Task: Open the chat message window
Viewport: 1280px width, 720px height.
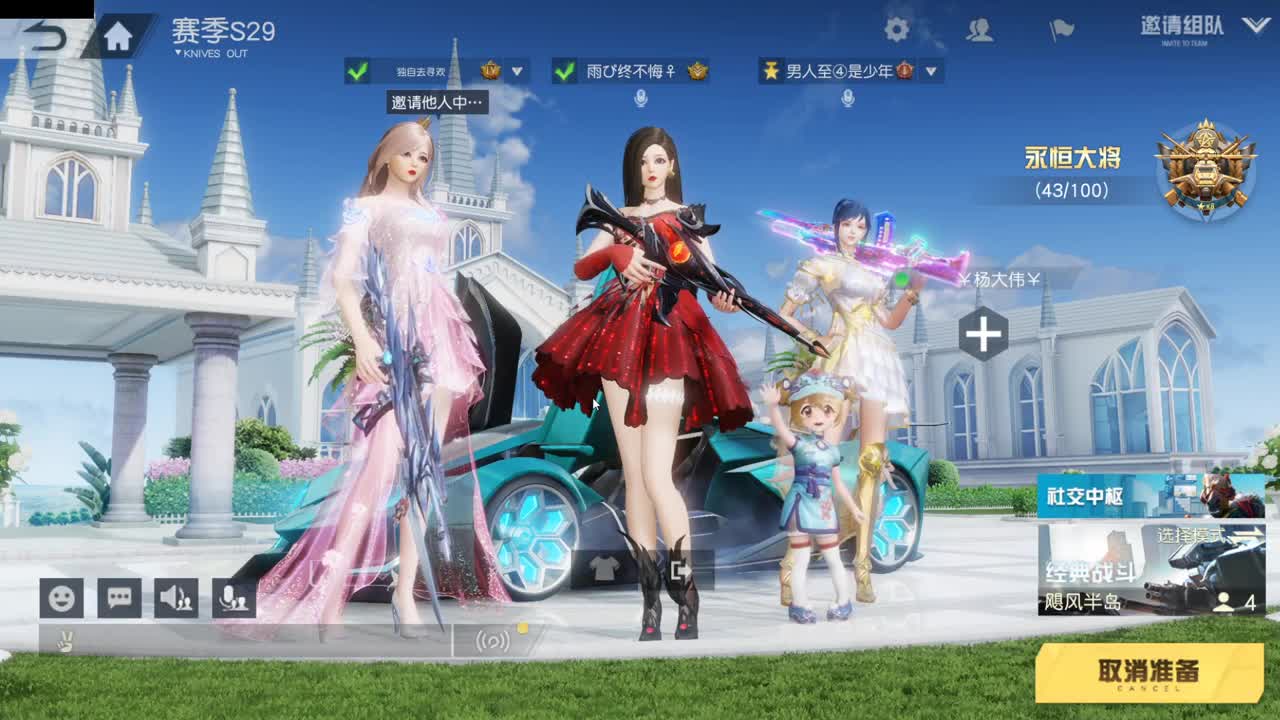Action: 120,598
